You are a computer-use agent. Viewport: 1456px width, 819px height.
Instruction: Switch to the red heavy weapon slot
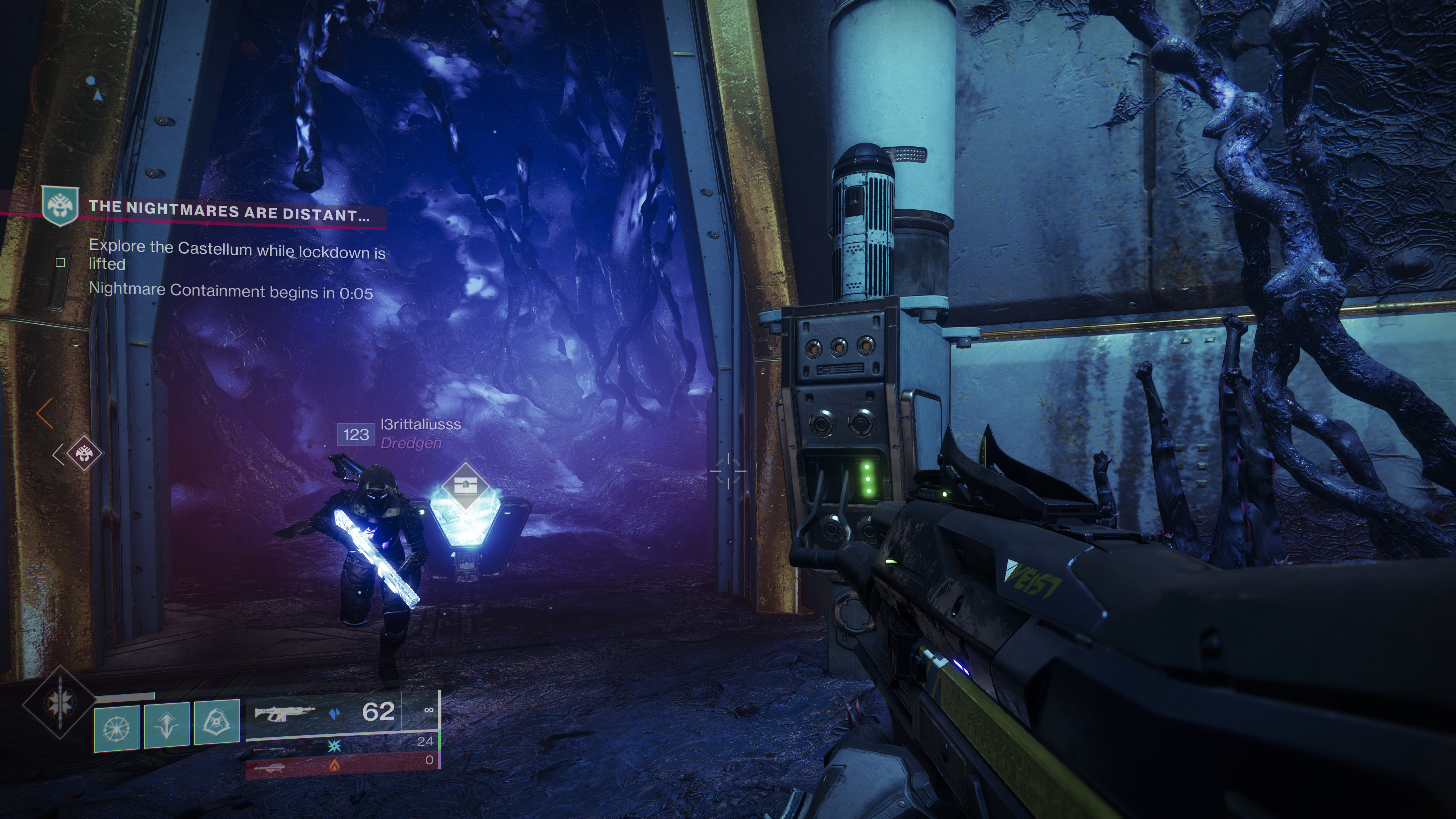coord(342,765)
